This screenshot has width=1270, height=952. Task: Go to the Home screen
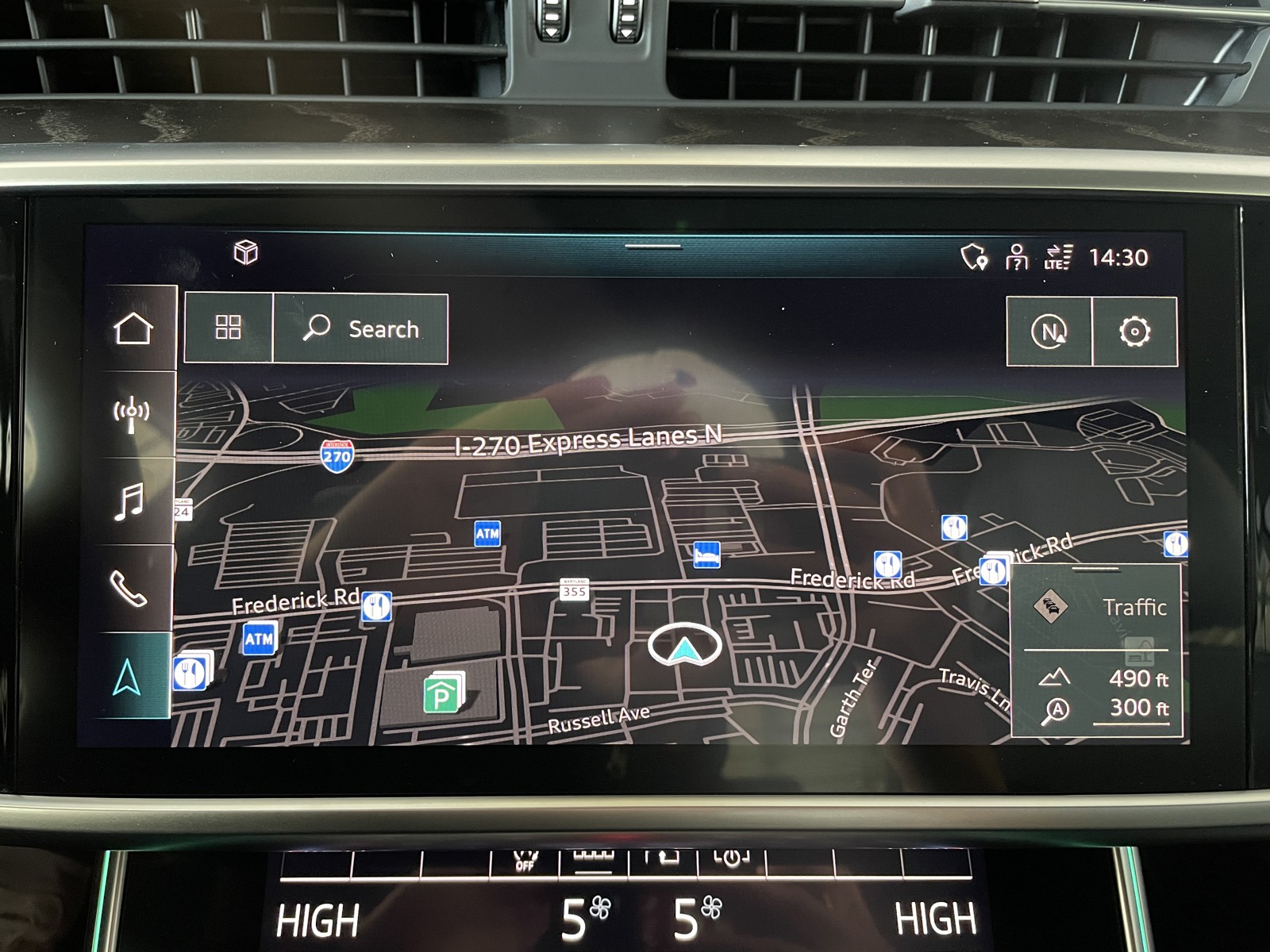(133, 328)
